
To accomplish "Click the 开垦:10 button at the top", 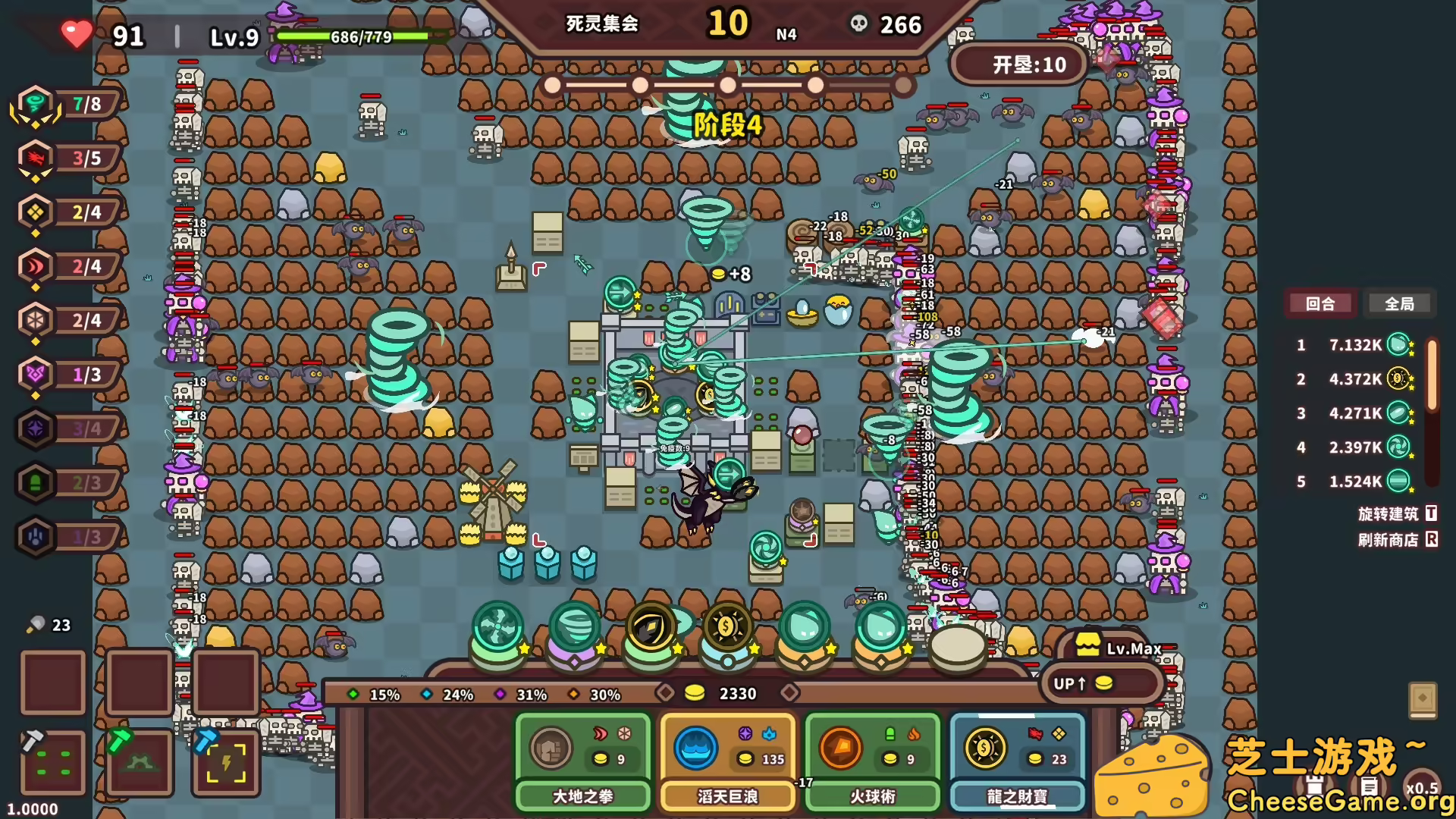I will tap(1017, 64).
